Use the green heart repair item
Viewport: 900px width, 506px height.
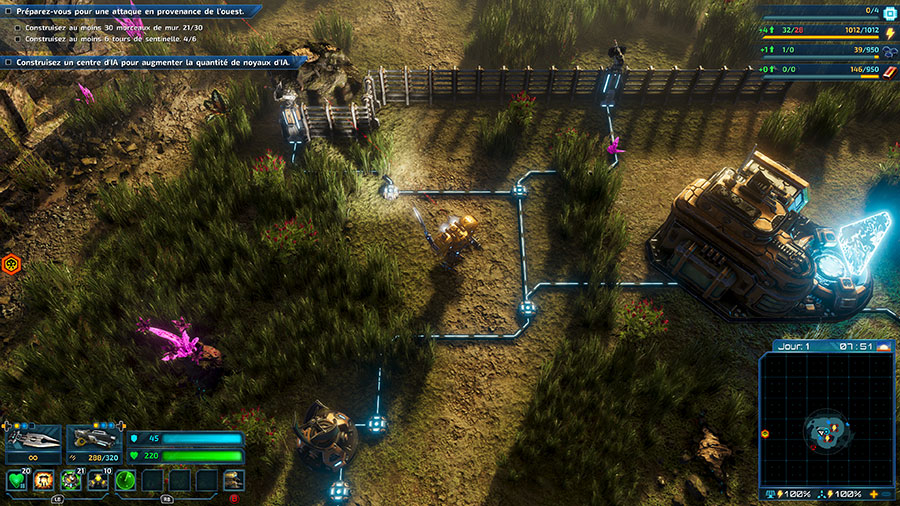click(x=17, y=481)
